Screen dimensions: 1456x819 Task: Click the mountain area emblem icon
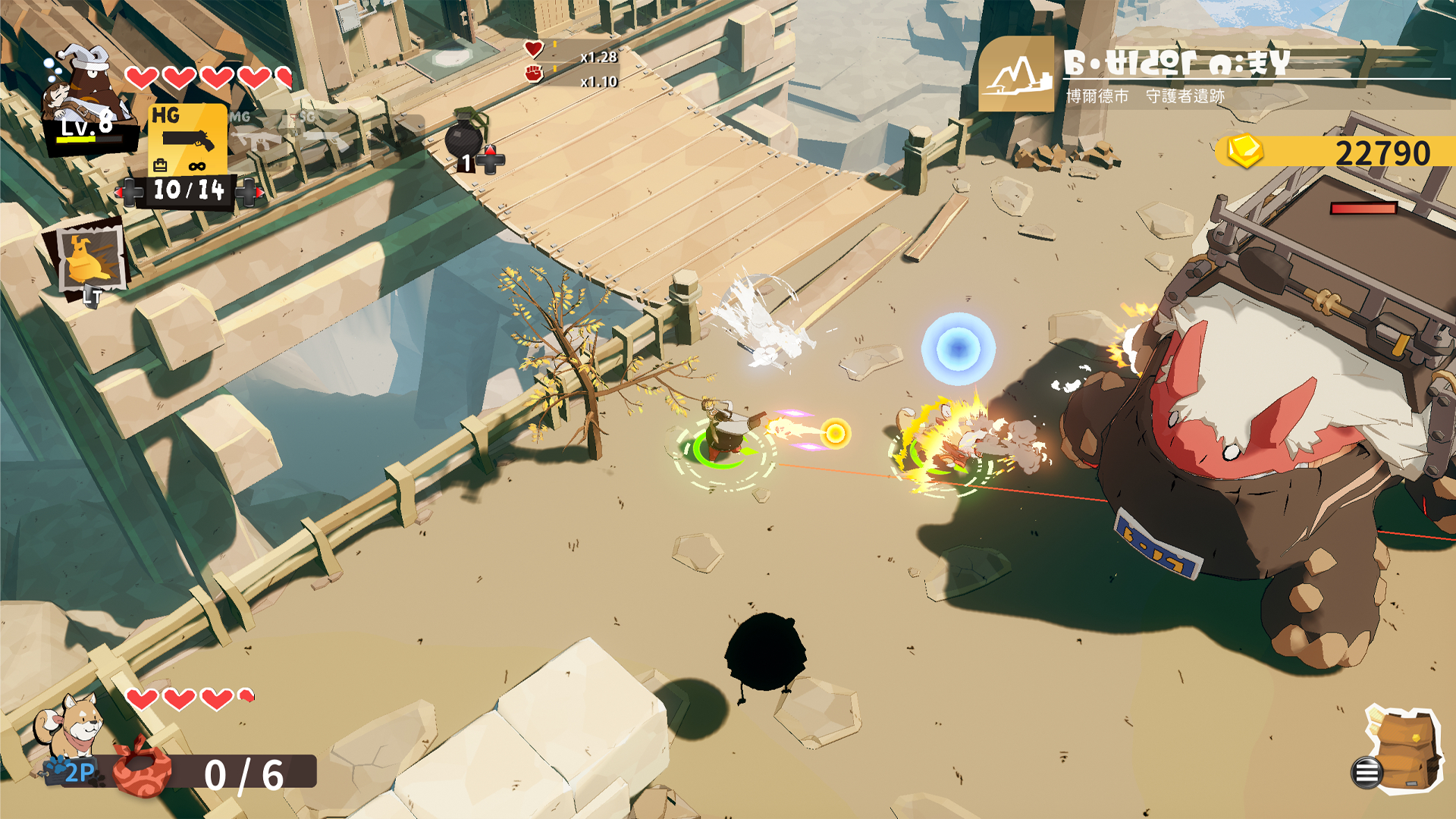1015,75
